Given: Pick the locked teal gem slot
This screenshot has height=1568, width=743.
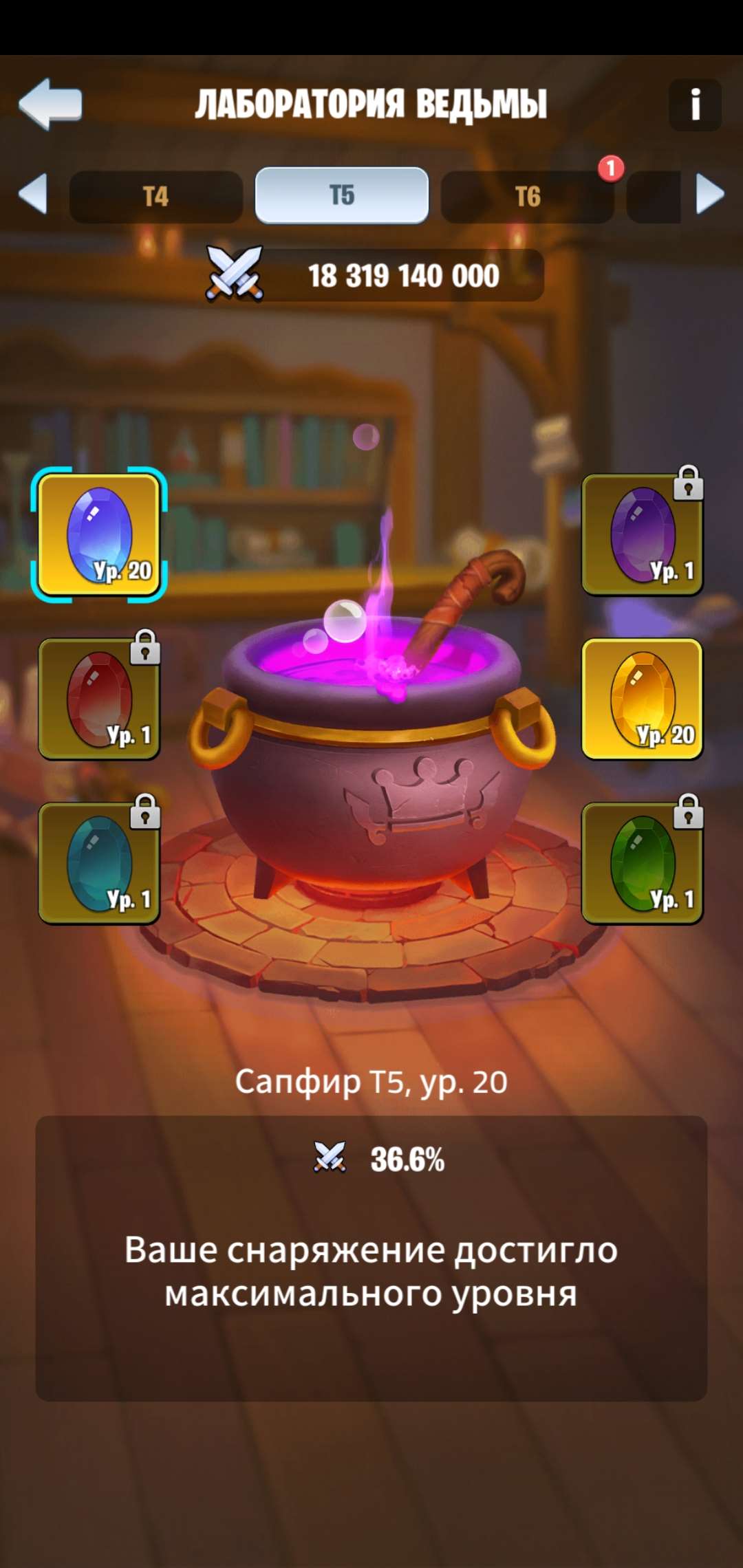Looking at the screenshot, I should (x=99, y=863).
